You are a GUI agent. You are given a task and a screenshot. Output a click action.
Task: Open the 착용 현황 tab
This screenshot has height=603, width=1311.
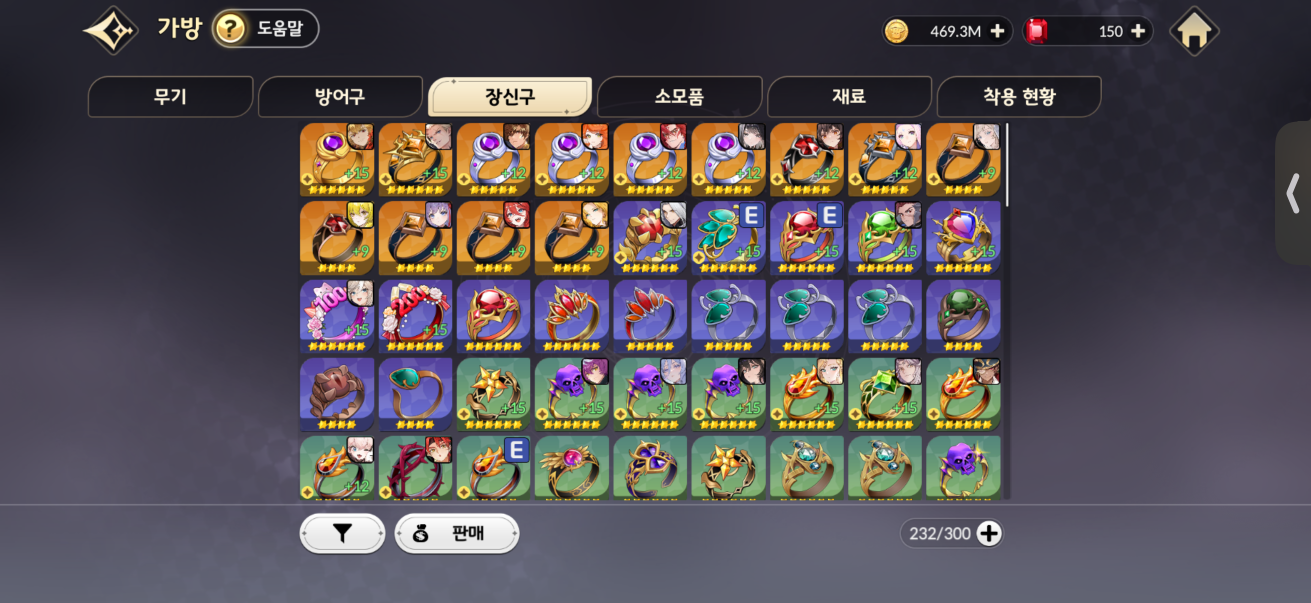pyautogui.click(x=1018, y=97)
